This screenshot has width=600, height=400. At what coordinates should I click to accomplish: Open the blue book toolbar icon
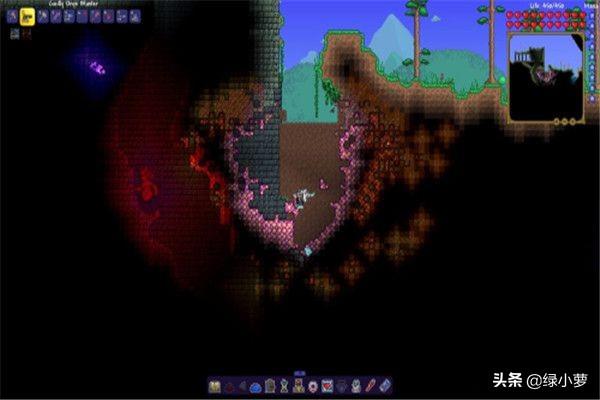pyautogui.click(x=385, y=386)
